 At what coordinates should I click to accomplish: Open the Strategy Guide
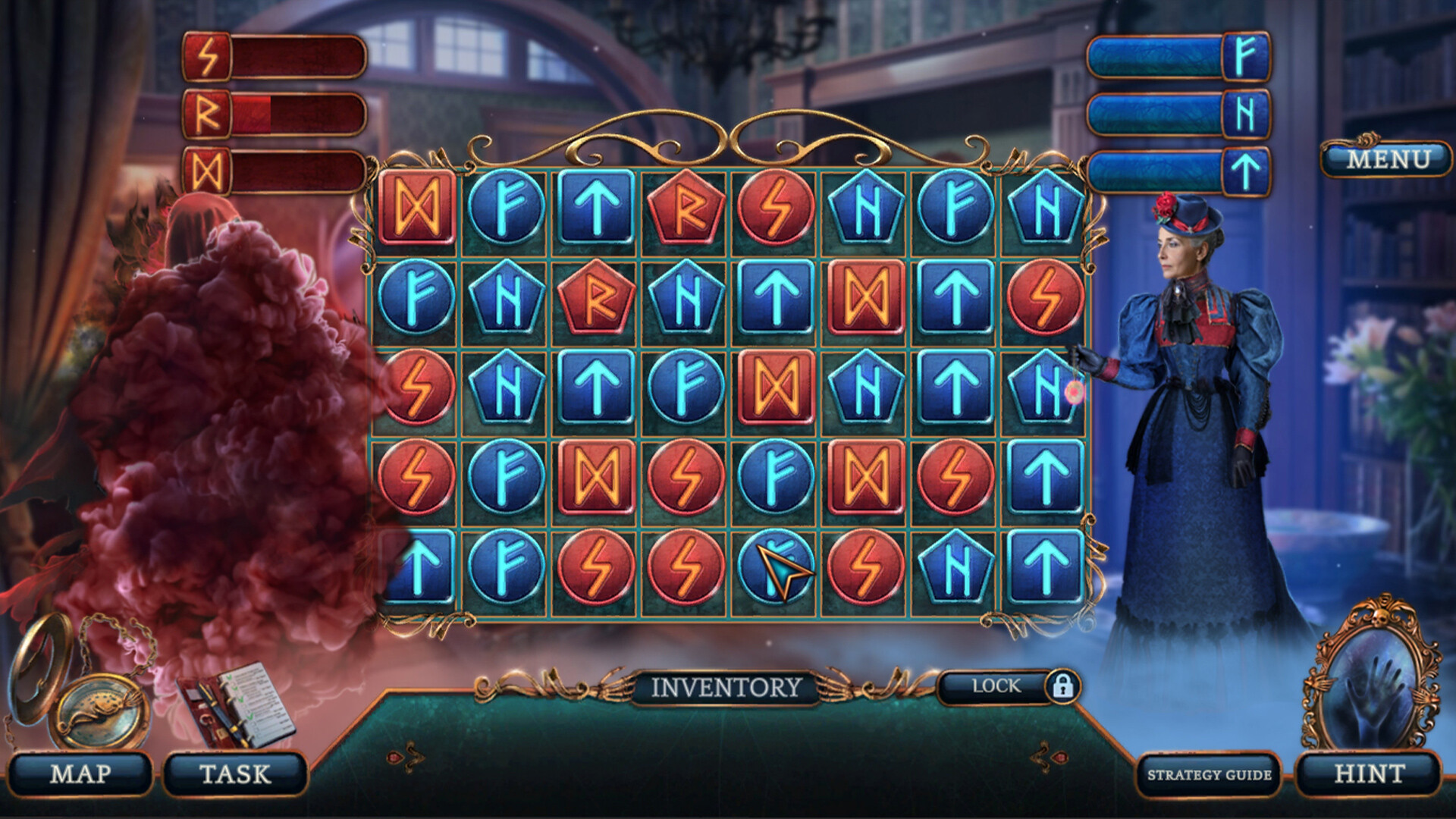click(1209, 774)
